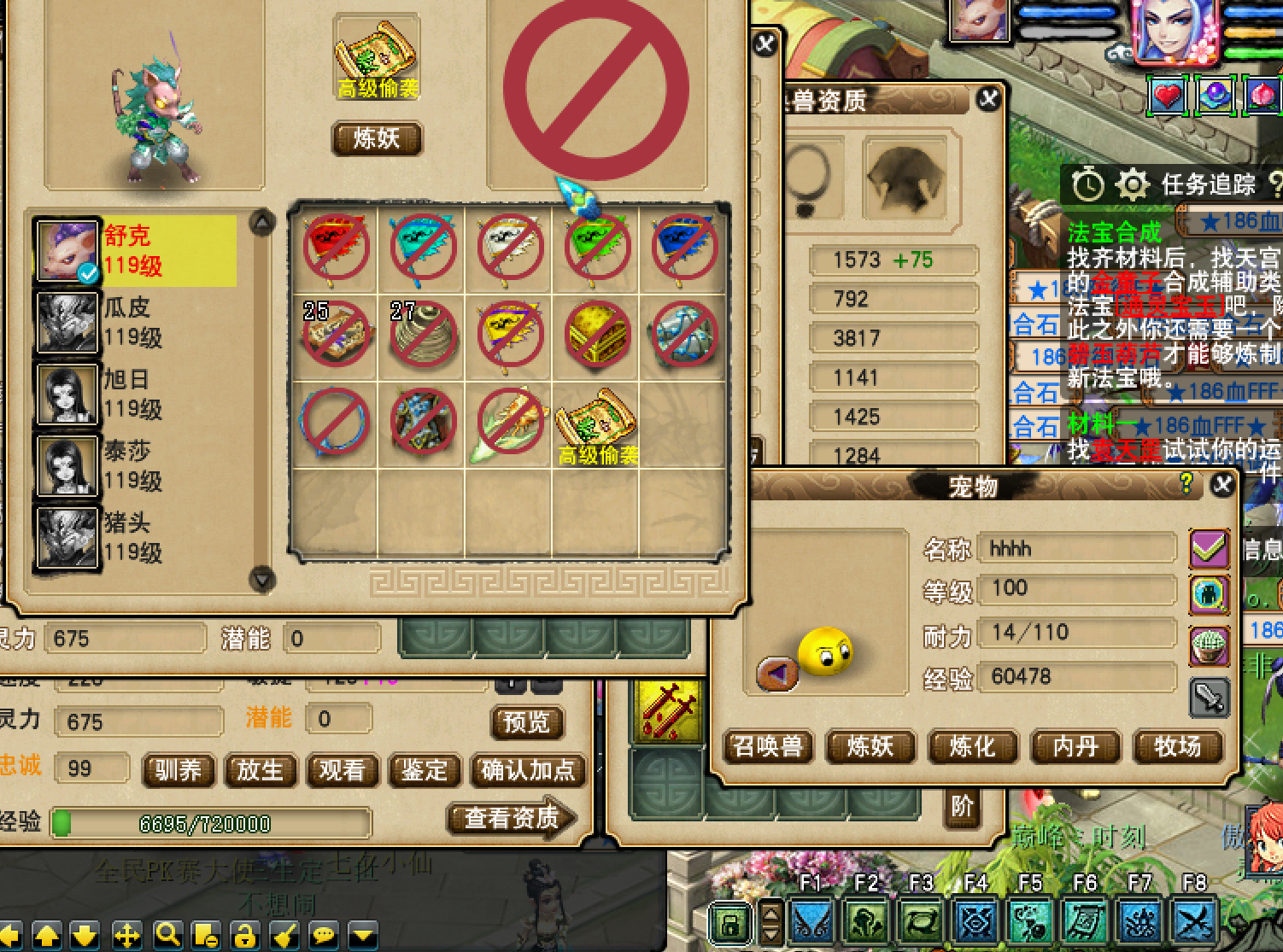
Task: Open the 召唤兽 panel
Action: pos(767,747)
